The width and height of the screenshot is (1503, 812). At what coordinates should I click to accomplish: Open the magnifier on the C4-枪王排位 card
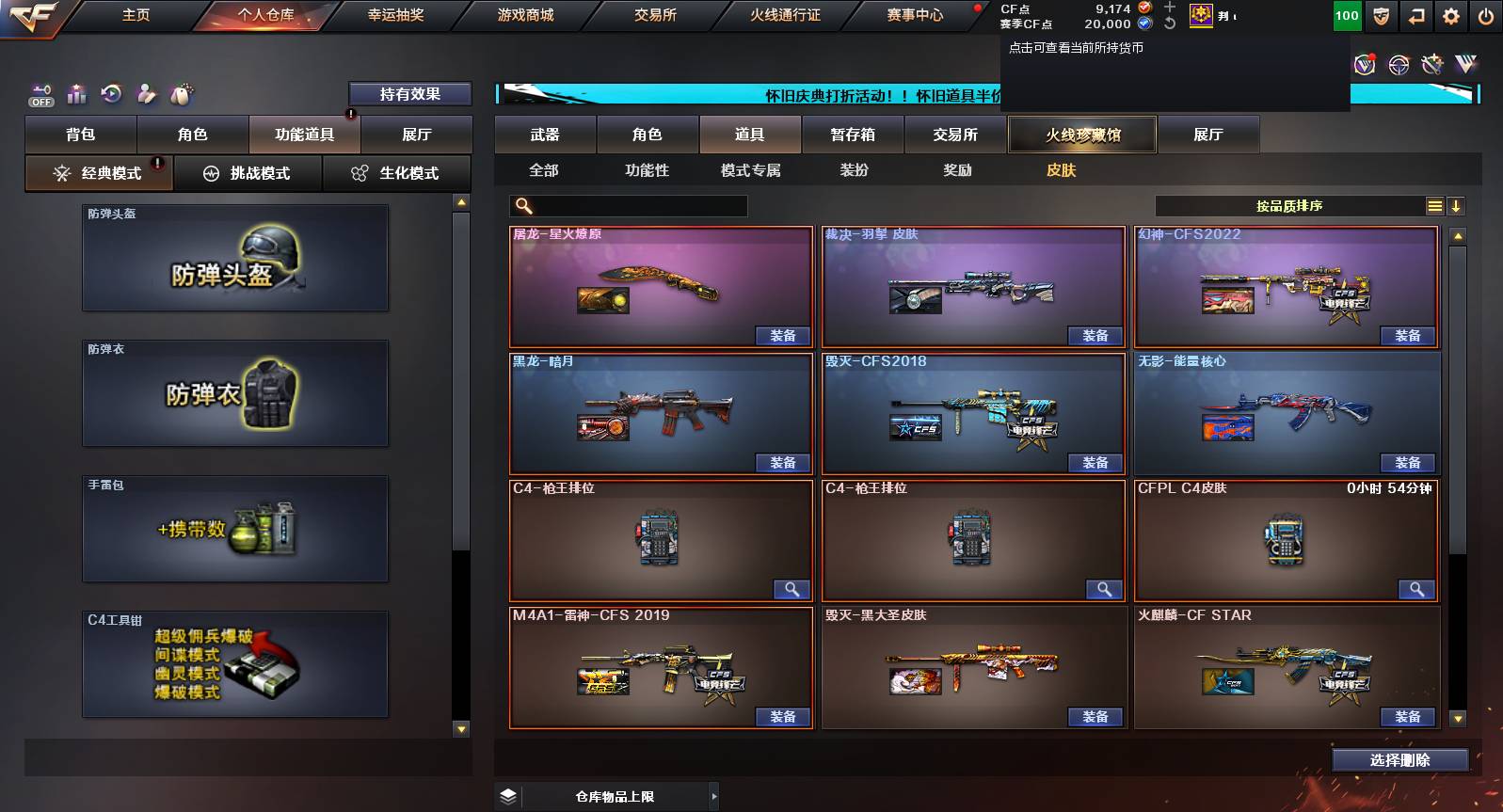pos(791,589)
